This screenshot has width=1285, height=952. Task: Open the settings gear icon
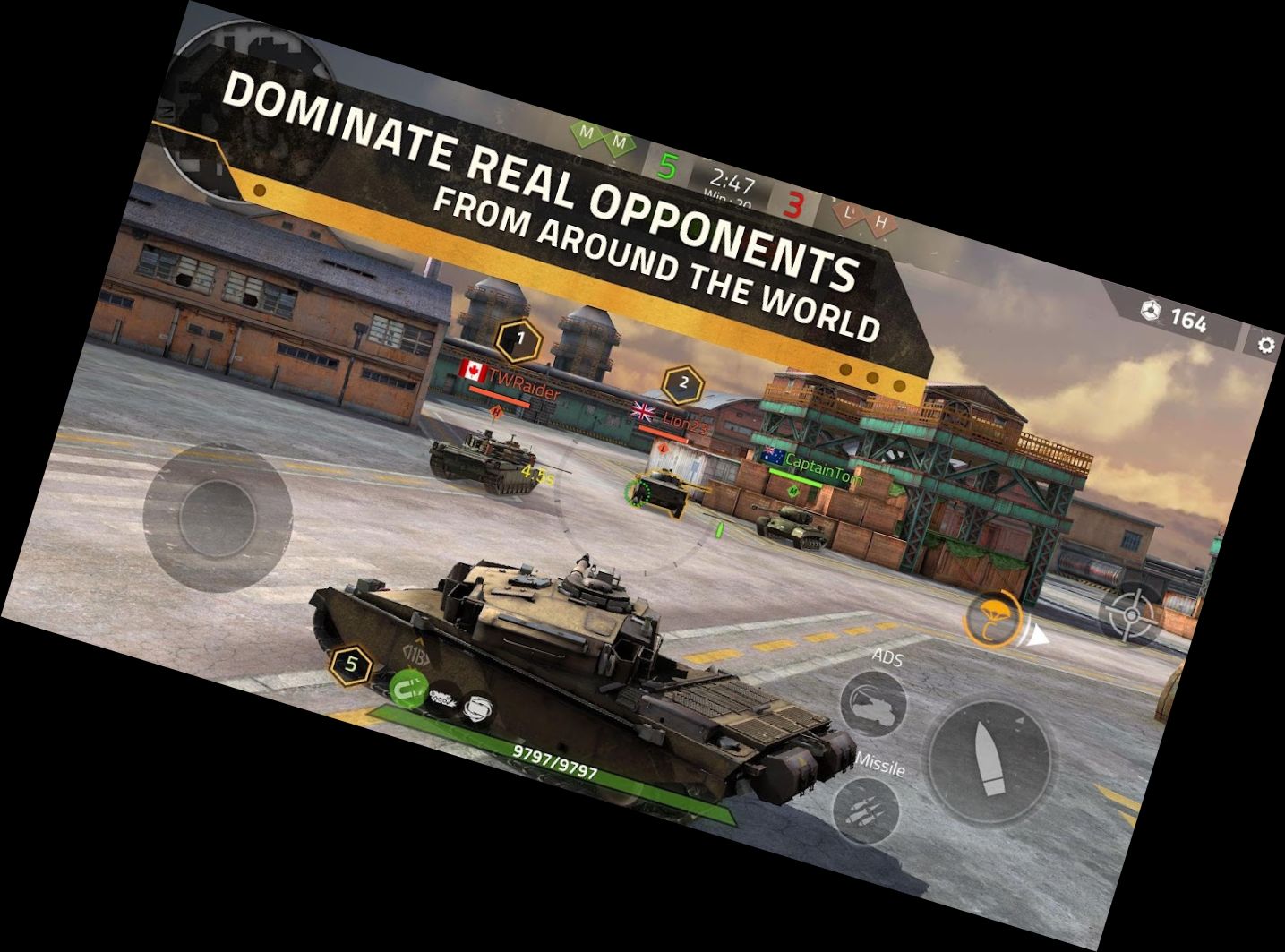(x=1265, y=345)
